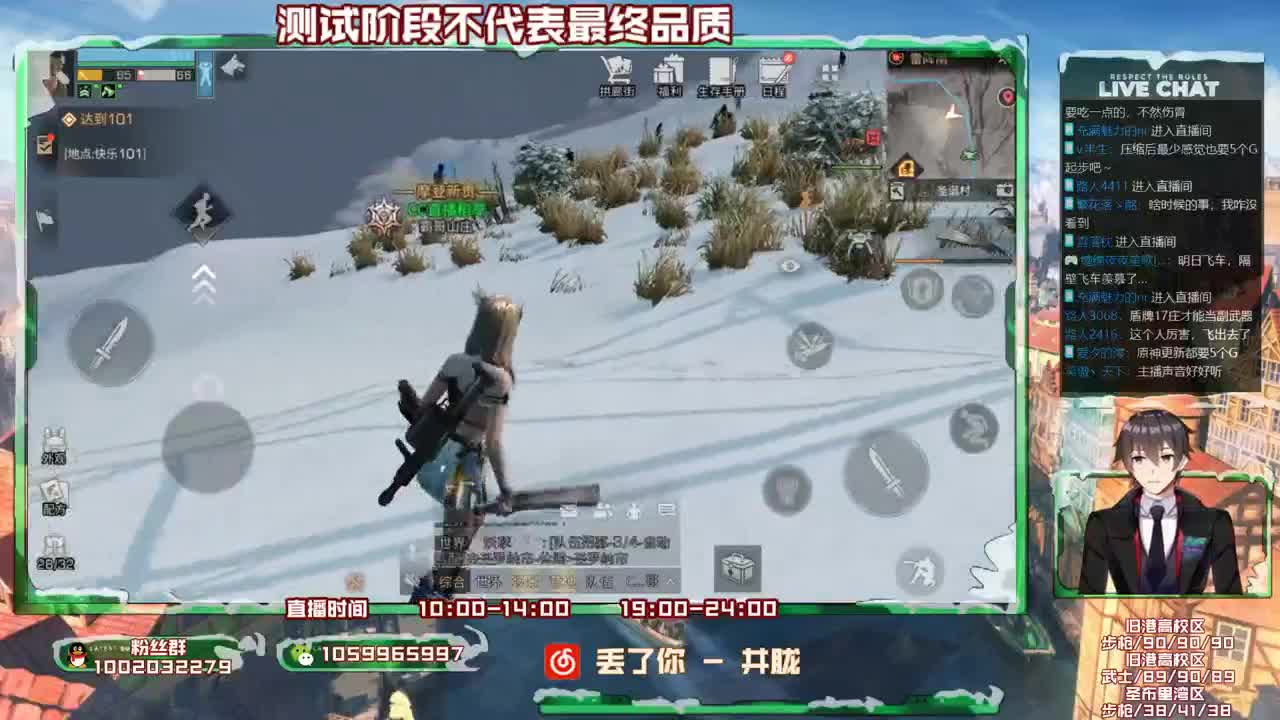Screen dimensions: 1280x720
Task: Switch to the 世界 chat tab
Action: point(487,580)
